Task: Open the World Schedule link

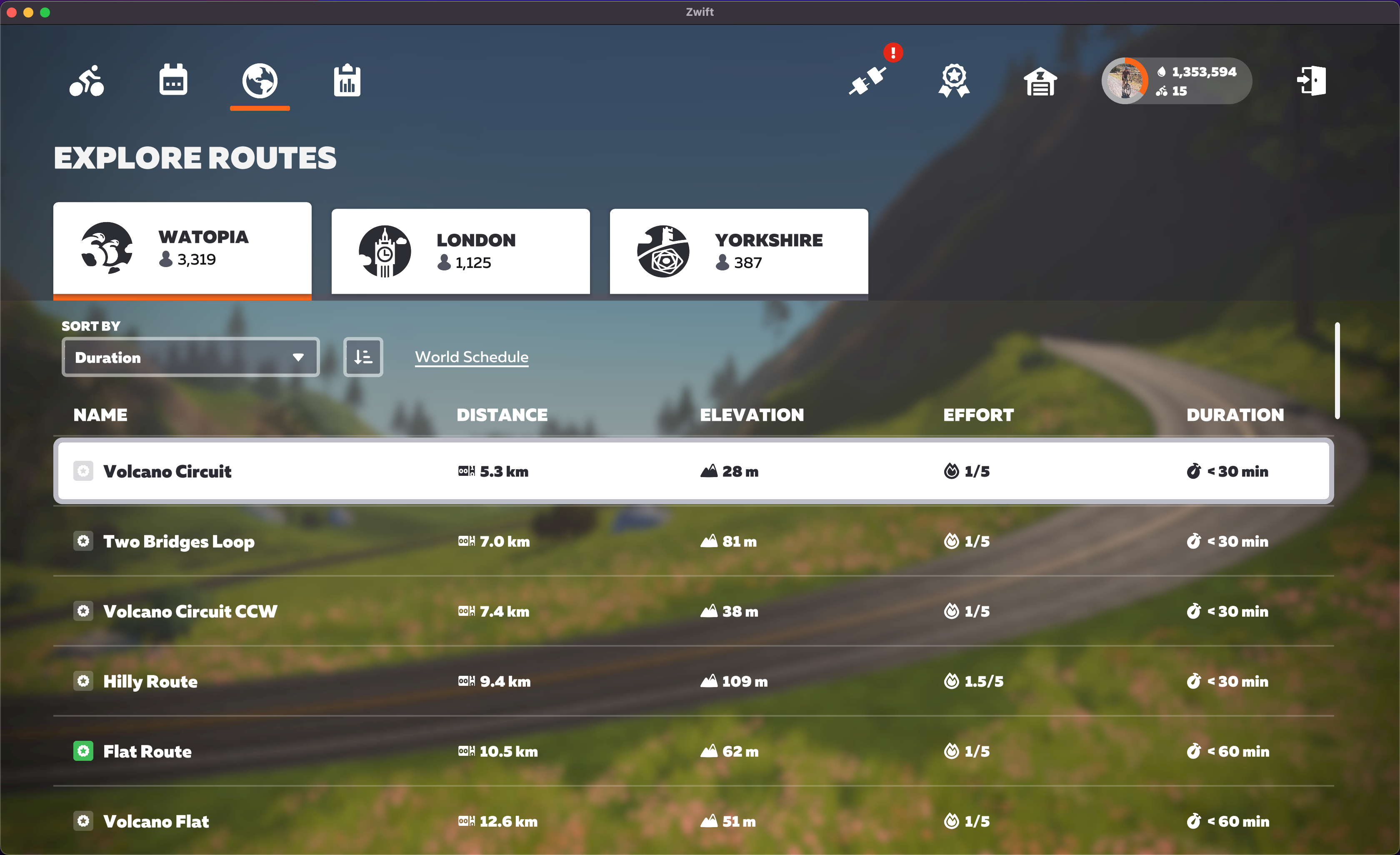Action: coord(472,357)
